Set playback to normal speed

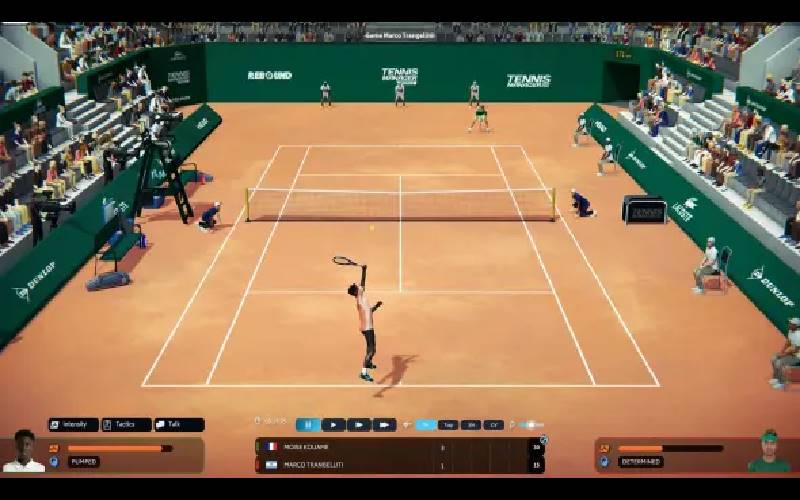[333, 425]
